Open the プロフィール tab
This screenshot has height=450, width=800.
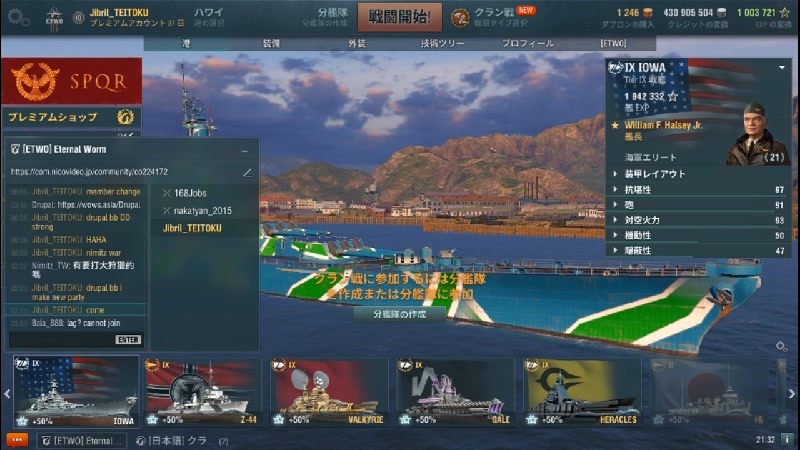(x=527, y=44)
